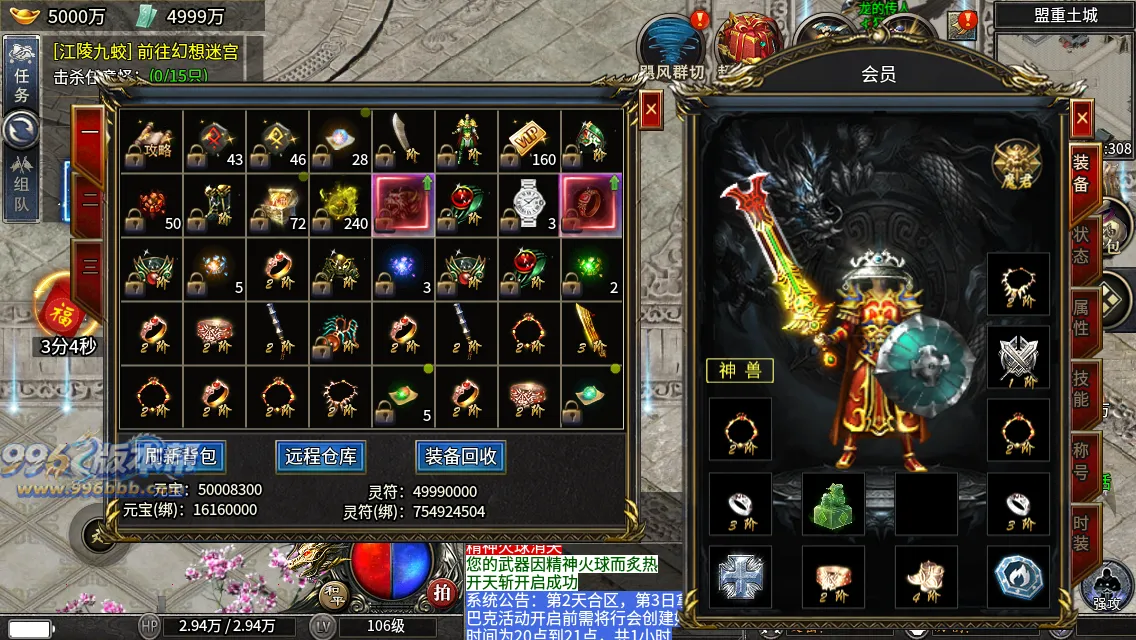Switch to the 时装 fashion tab
Screen dimensions: 1136x640
click(x=1082, y=530)
